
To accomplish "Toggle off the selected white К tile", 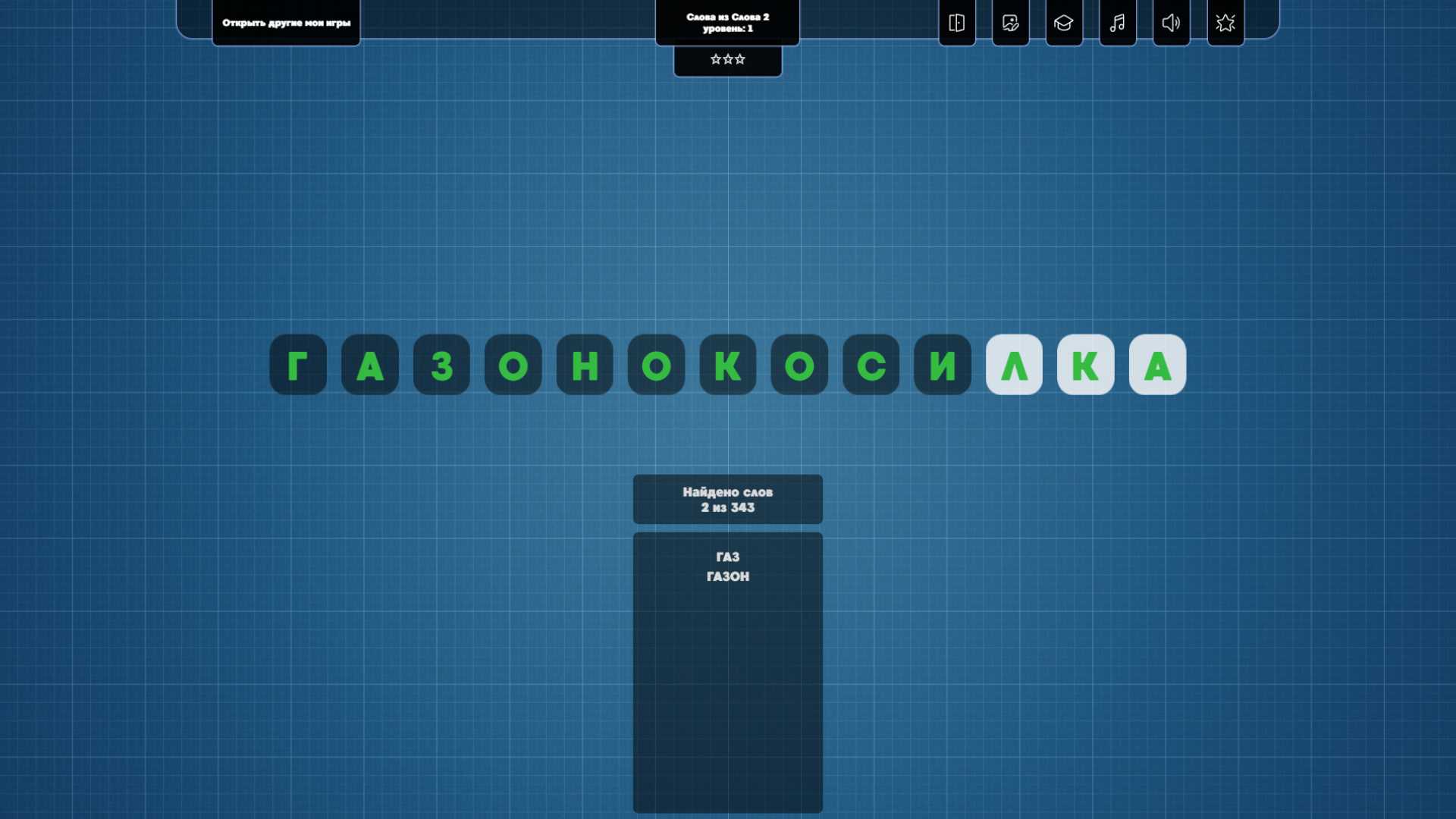I will click(x=1086, y=366).
